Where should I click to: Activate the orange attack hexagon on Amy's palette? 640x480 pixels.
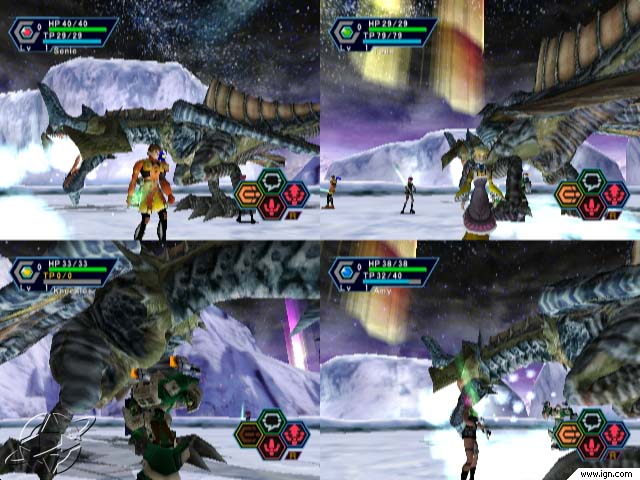[569, 434]
